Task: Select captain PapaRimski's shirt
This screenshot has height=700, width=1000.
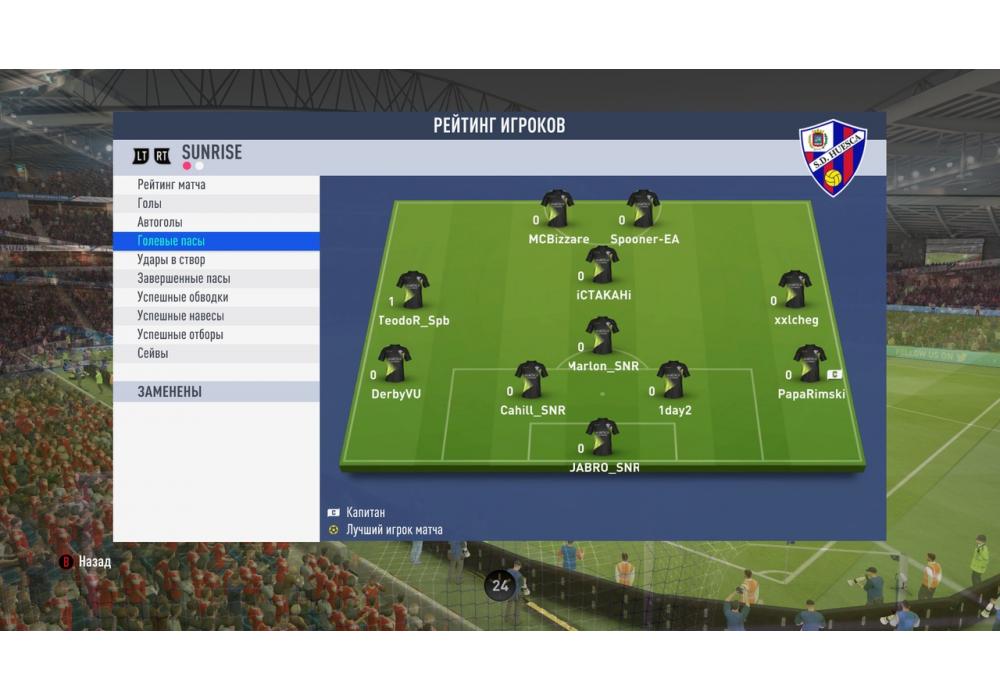Action: (809, 364)
